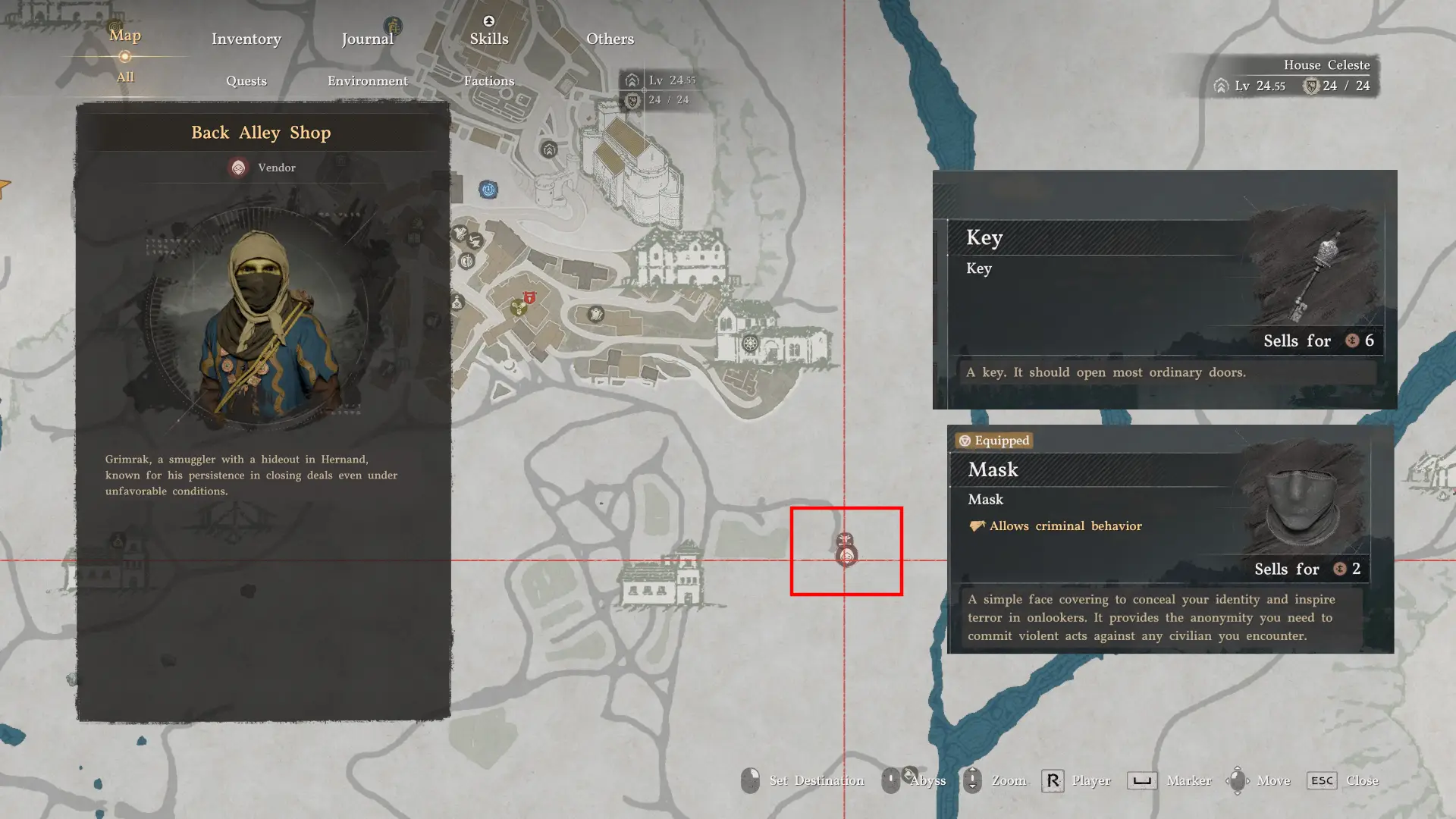Go to the Skills tab

pyautogui.click(x=488, y=39)
